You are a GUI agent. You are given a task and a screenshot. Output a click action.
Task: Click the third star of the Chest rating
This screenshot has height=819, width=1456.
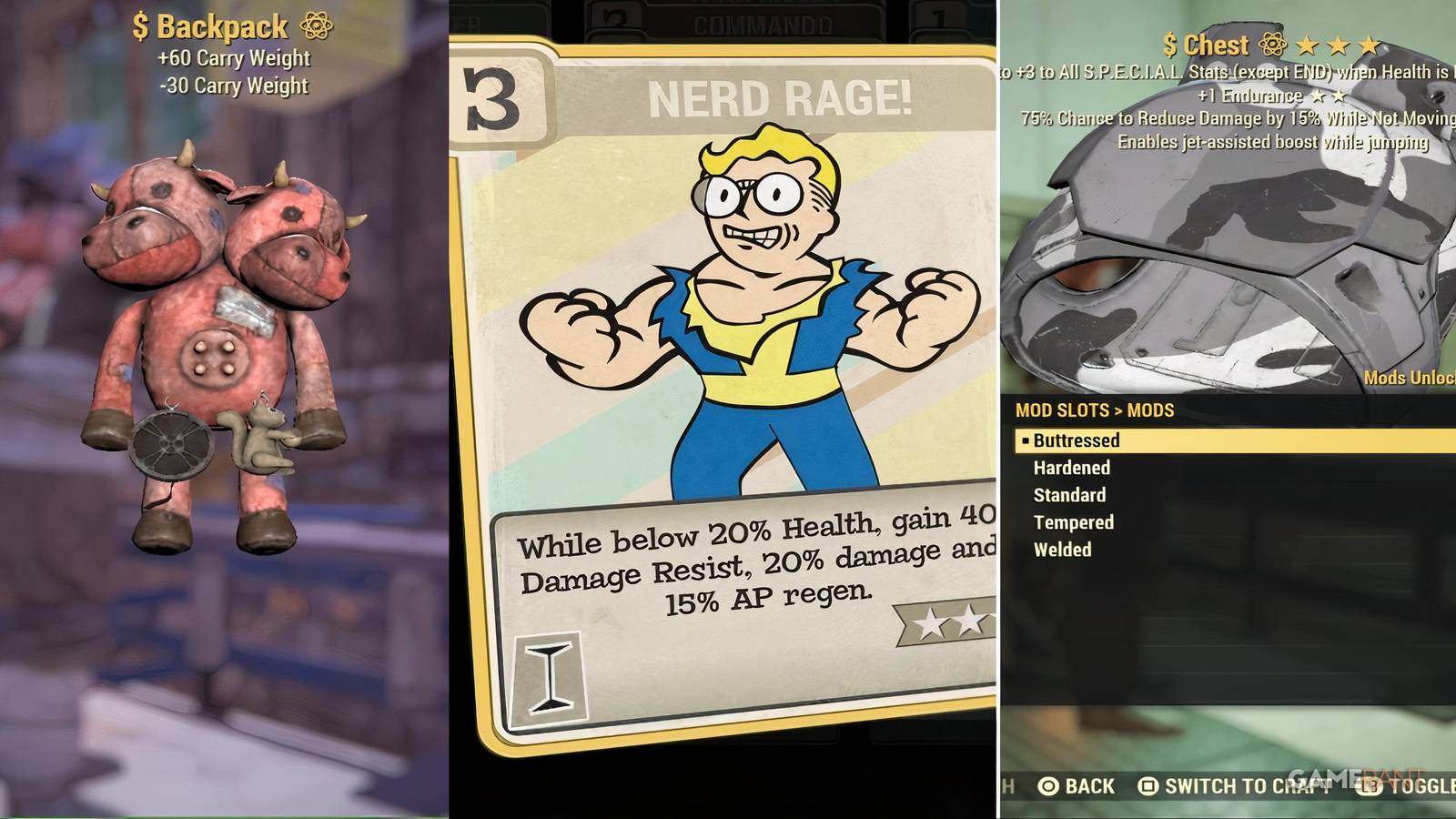tap(1370, 43)
